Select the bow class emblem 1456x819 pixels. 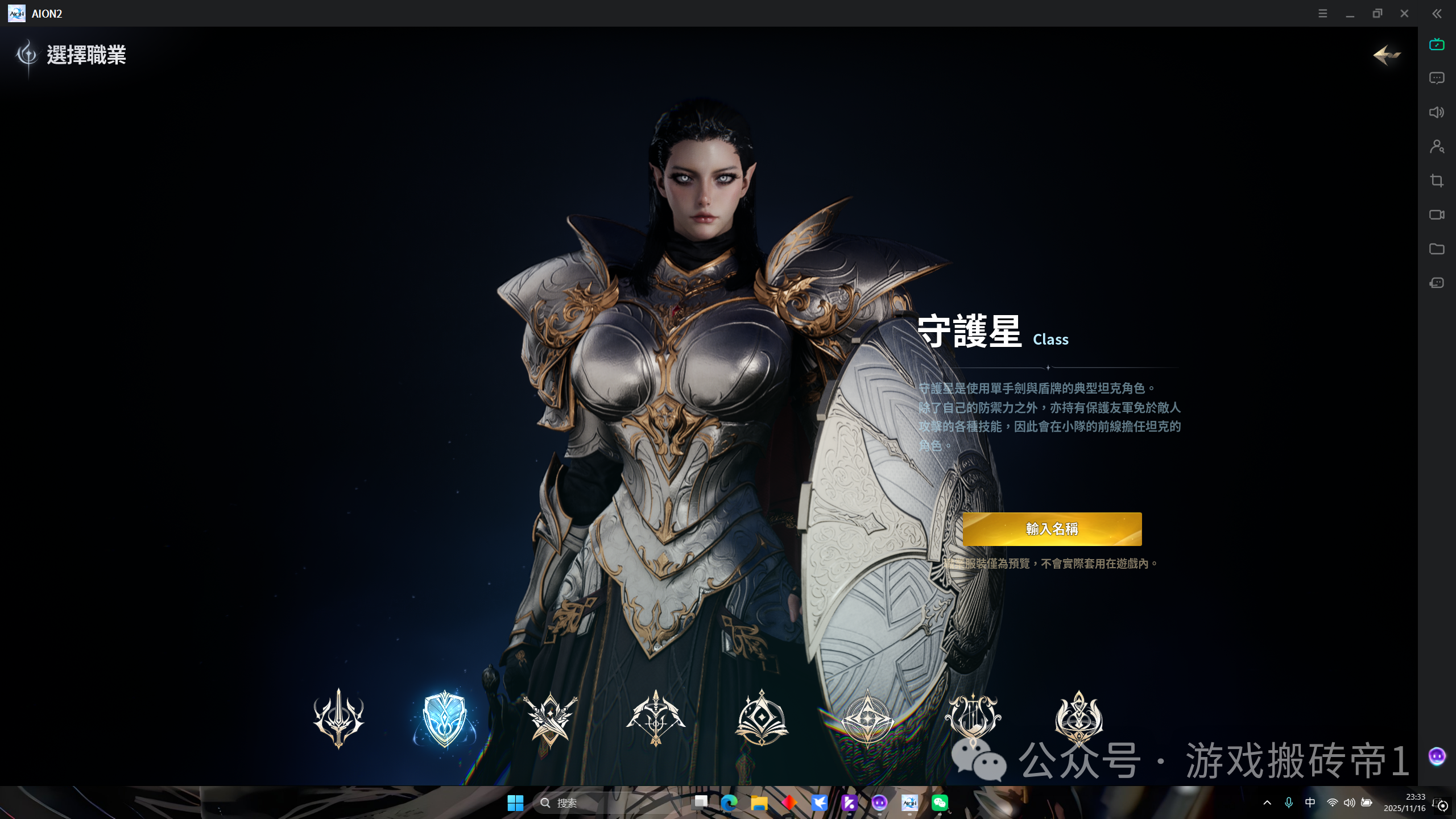point(656,718)
